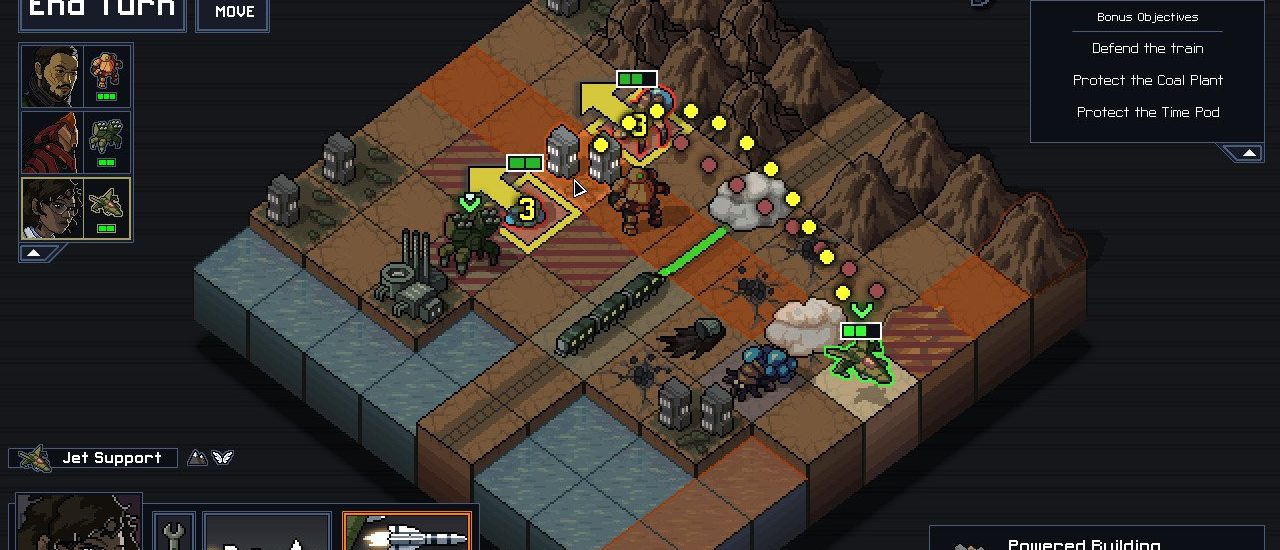1280x550 pixels.
Task: Select the red-hooded pilot's artillery mech
Action: (x=106, y=142)
